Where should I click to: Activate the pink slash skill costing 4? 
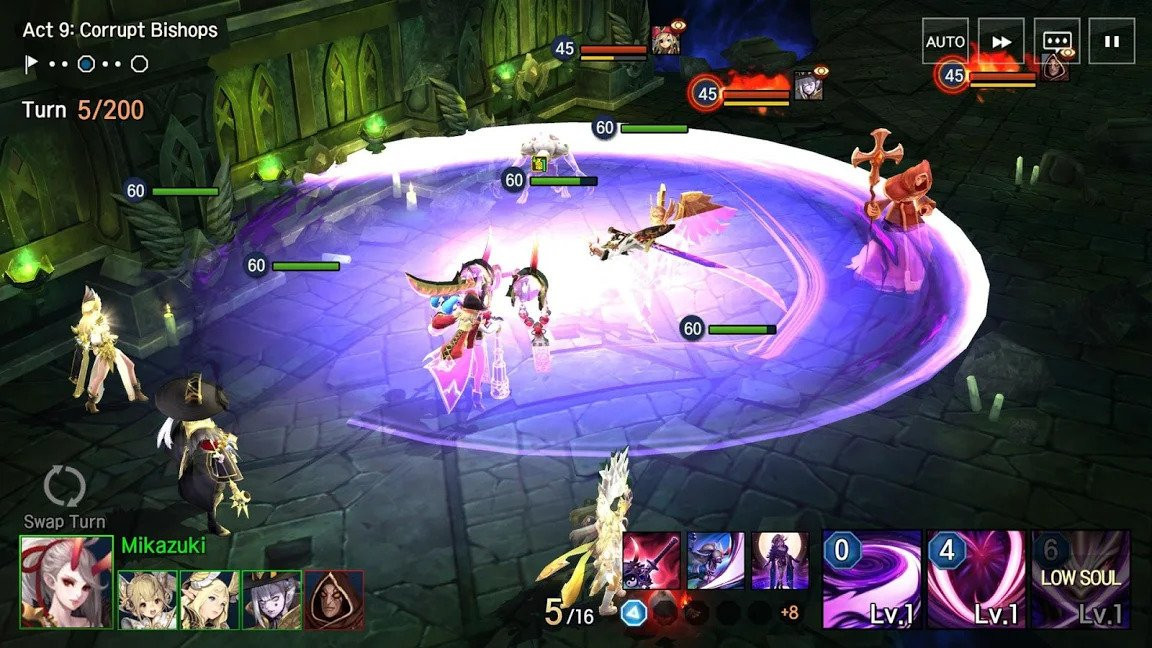click(975, 579)
